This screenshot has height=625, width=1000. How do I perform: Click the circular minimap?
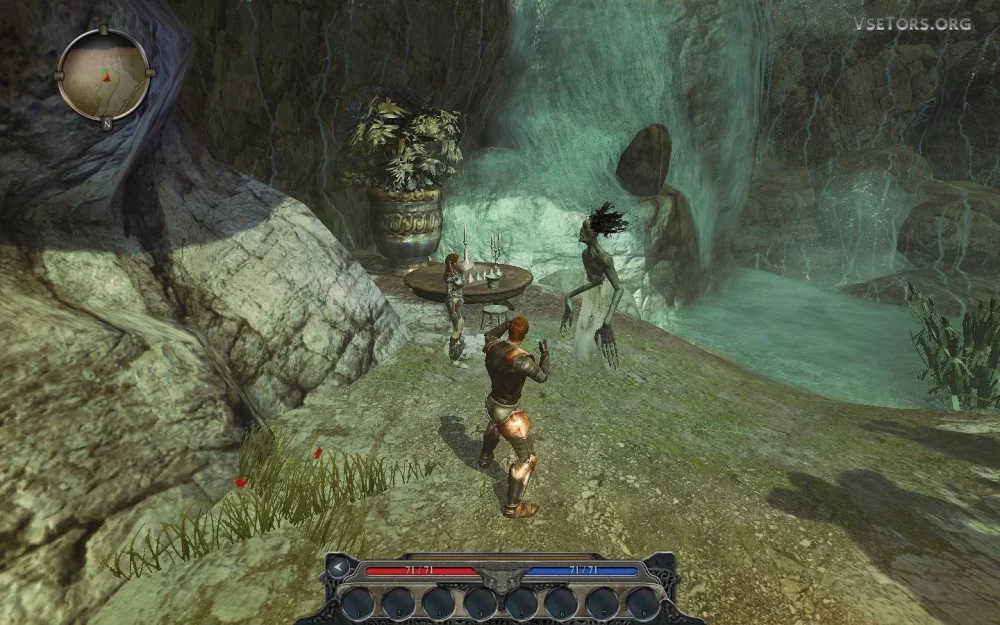pos(104,74)
